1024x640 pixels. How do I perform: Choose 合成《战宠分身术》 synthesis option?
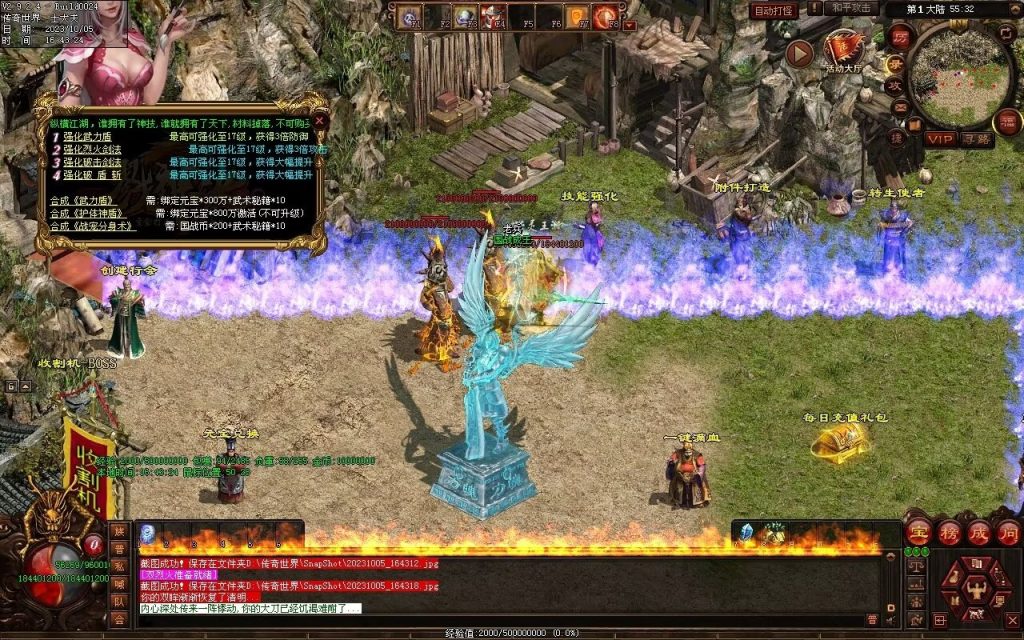tap(94, 226)
